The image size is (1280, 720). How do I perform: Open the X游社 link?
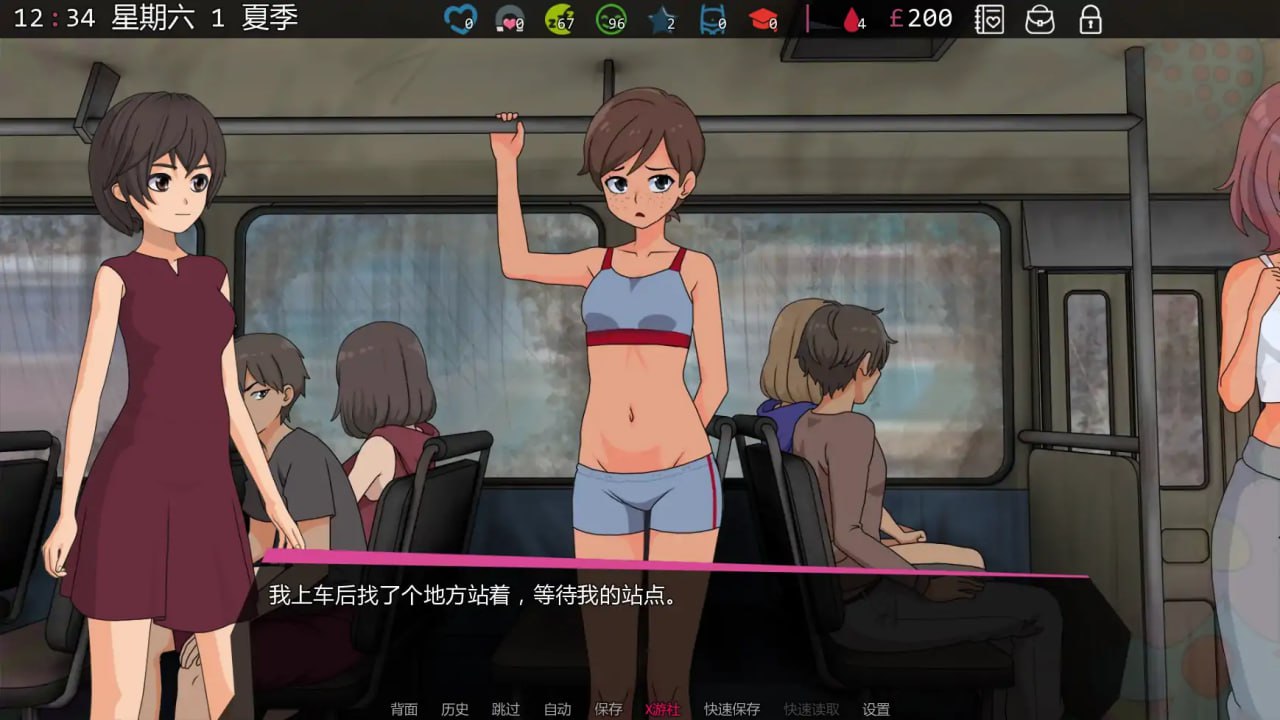[x=663, y=709]
